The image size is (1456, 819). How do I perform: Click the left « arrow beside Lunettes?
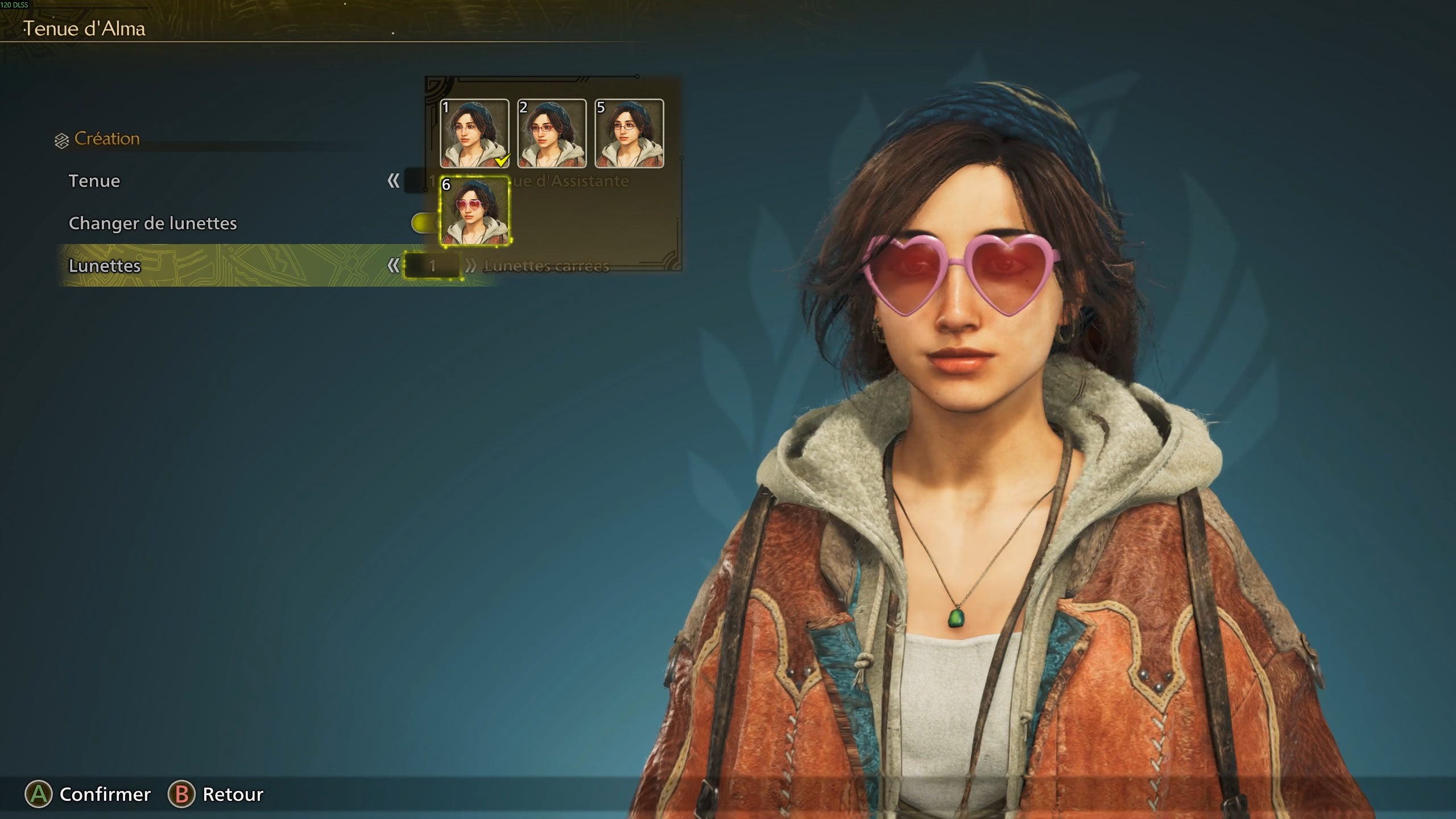394,266
